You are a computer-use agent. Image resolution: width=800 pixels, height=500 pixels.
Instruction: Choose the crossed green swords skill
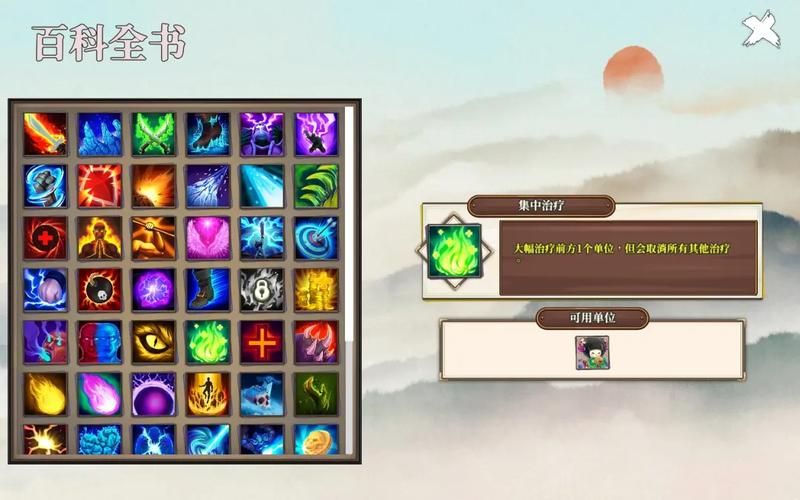(154, 133)
